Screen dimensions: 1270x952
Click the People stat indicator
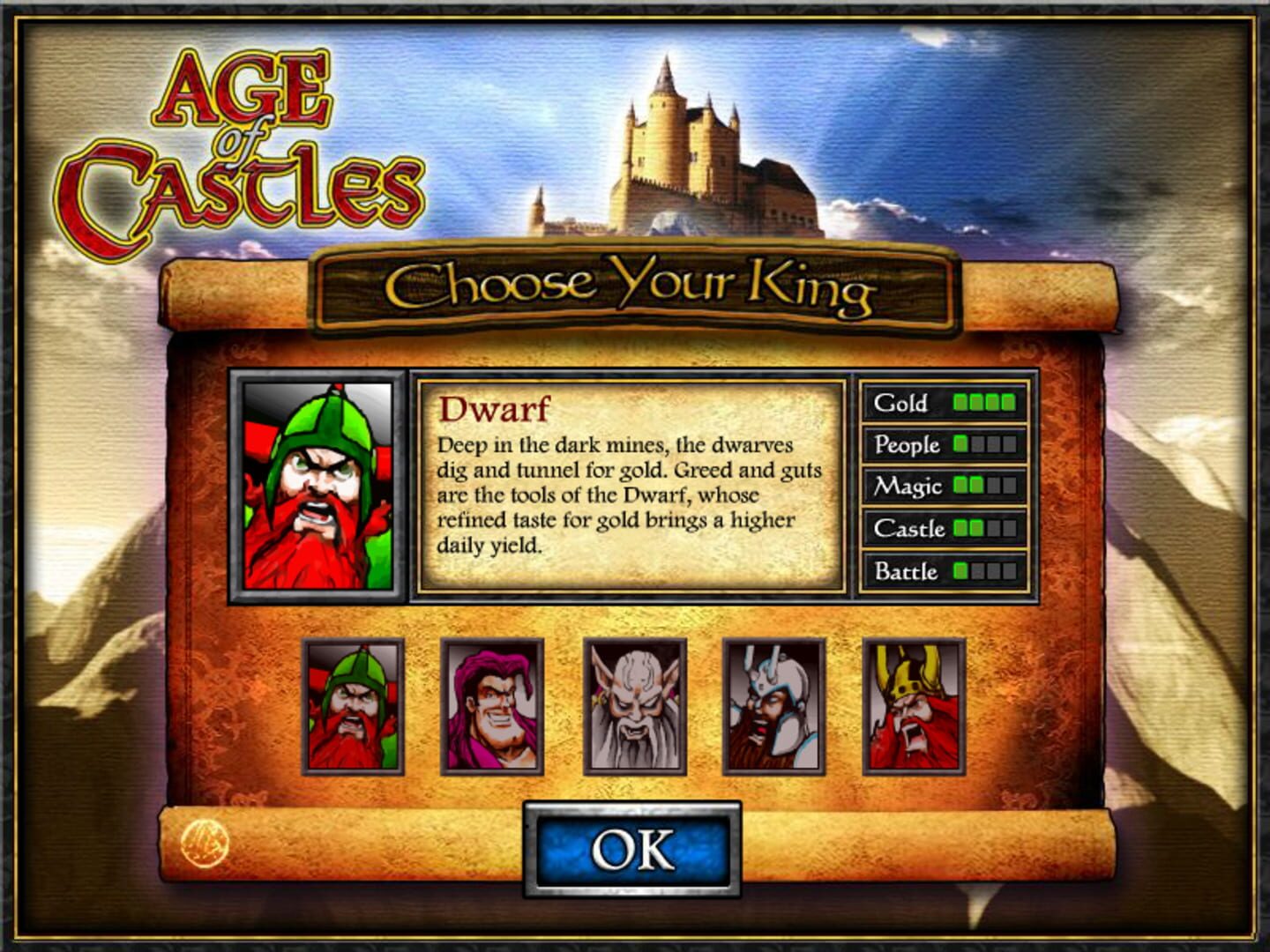point(985,445)
